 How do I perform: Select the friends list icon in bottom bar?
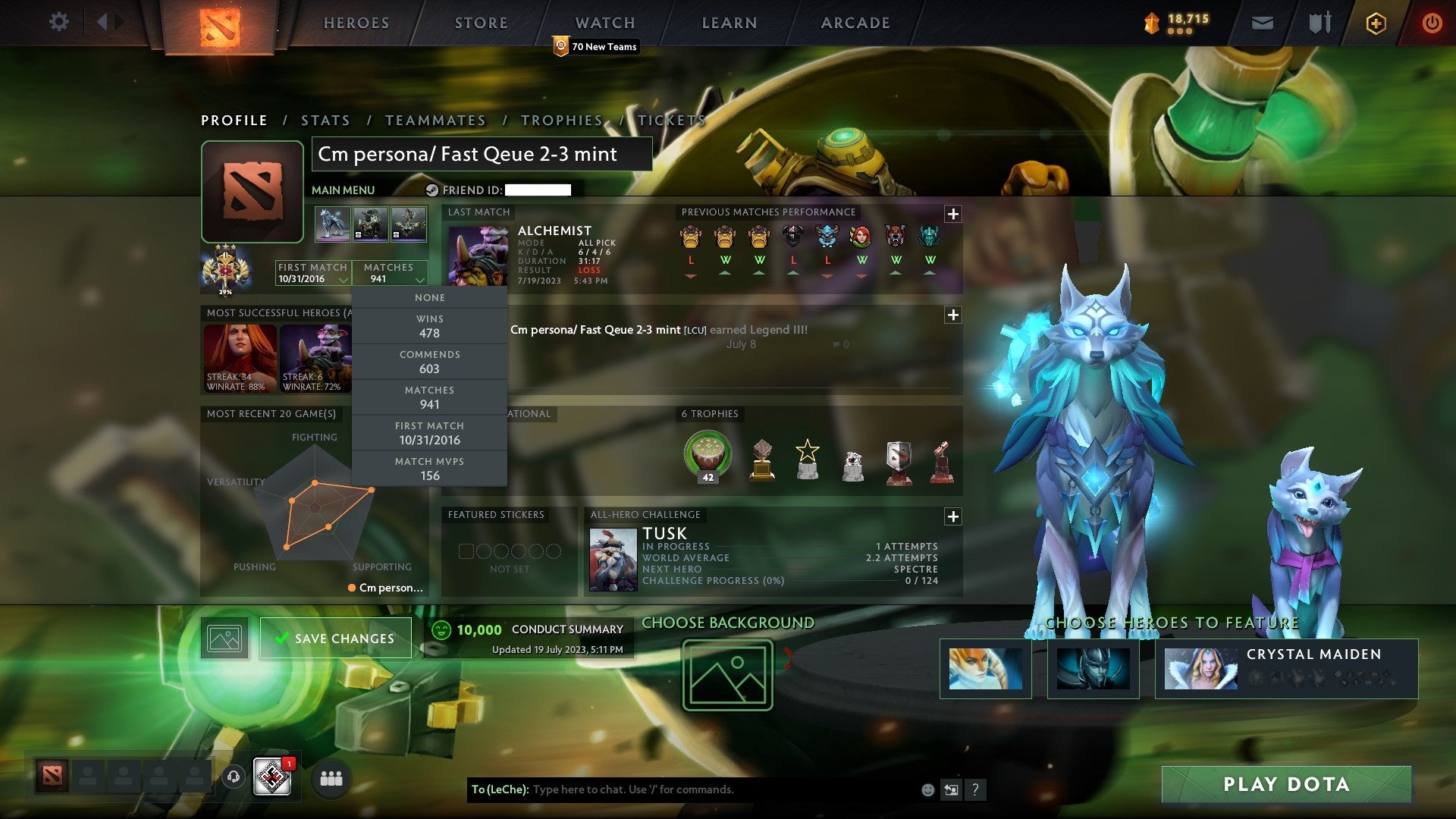pyautogui.click(x=330, y=778)
